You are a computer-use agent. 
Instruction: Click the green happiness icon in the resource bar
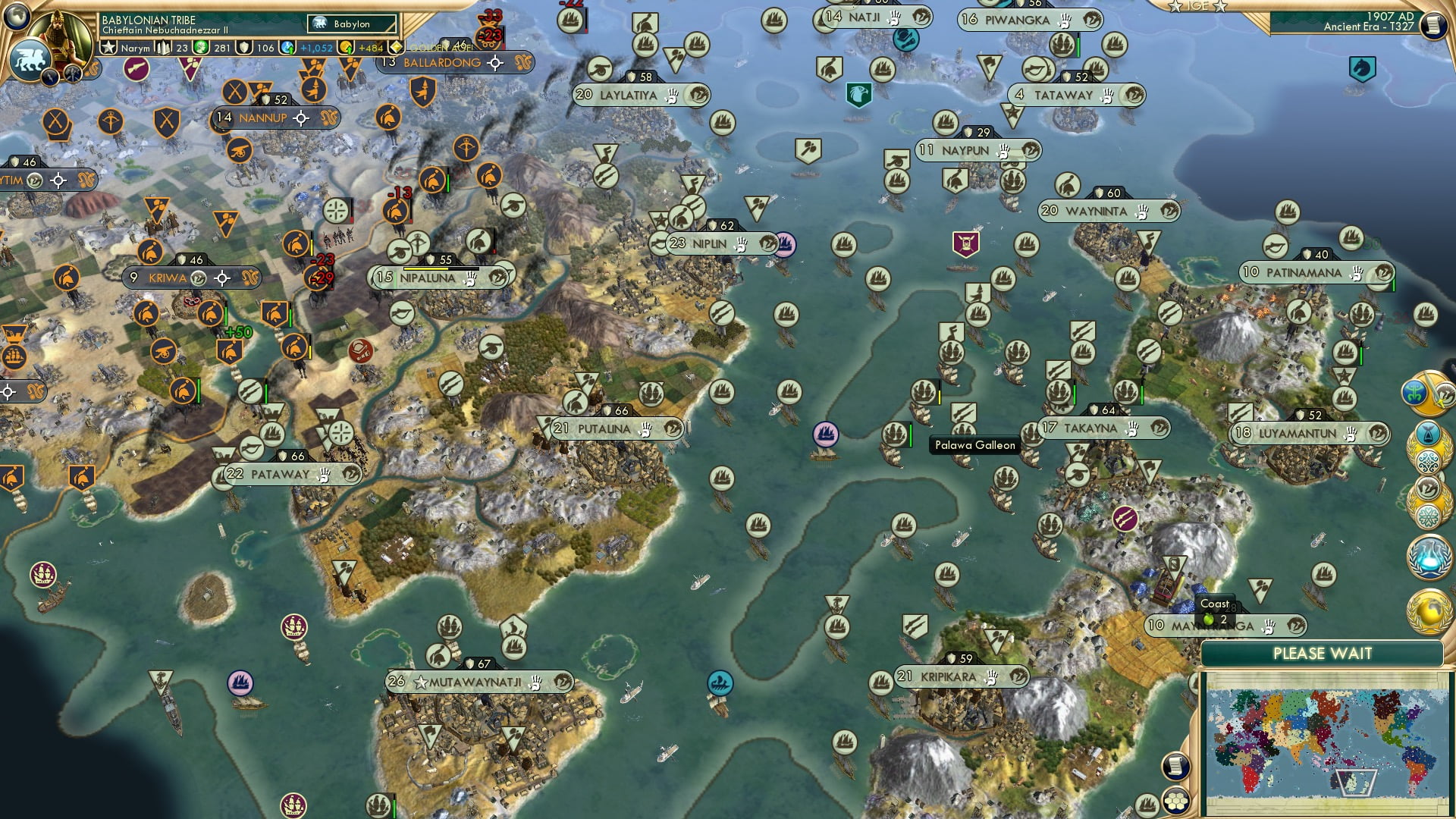coord(199,46)
